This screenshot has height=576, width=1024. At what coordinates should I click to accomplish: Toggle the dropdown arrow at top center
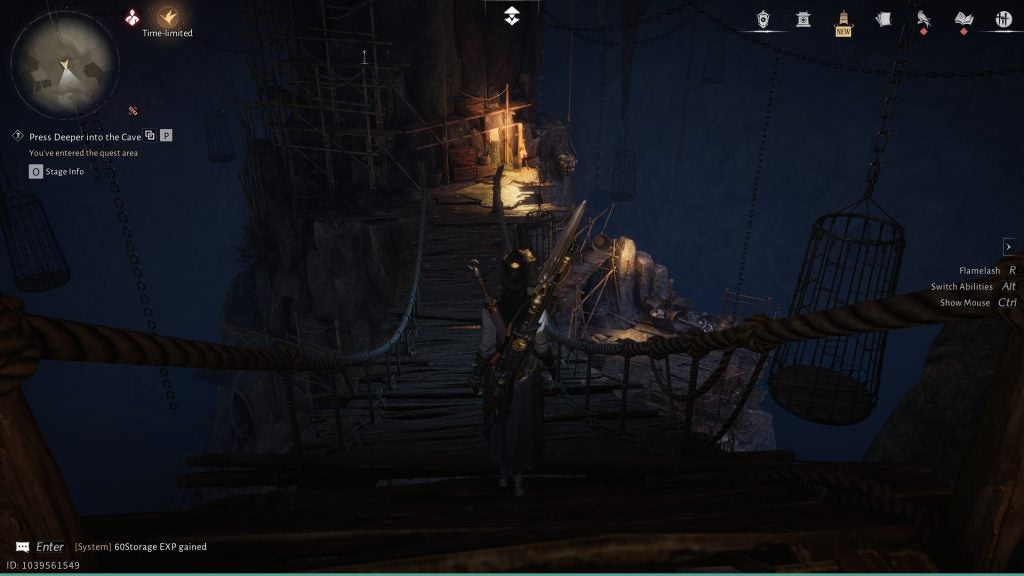[x=511, y=15]
